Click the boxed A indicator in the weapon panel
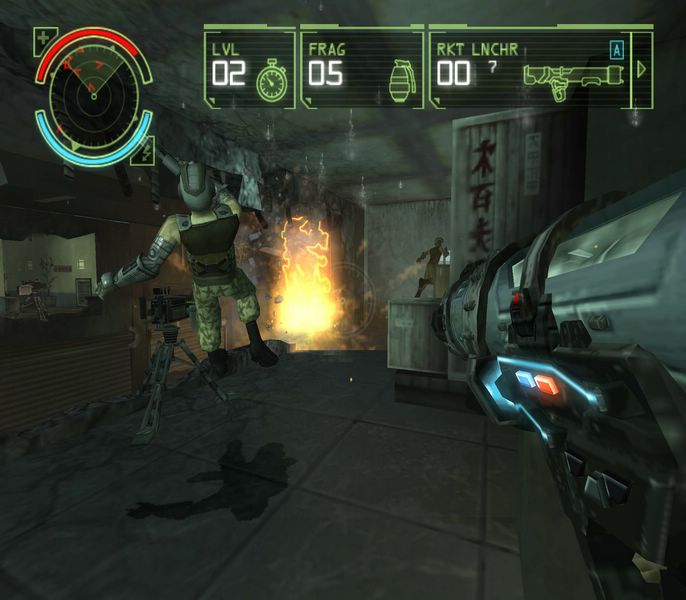The width and height of the screenshot is (686, 600). tap(617, 47)
